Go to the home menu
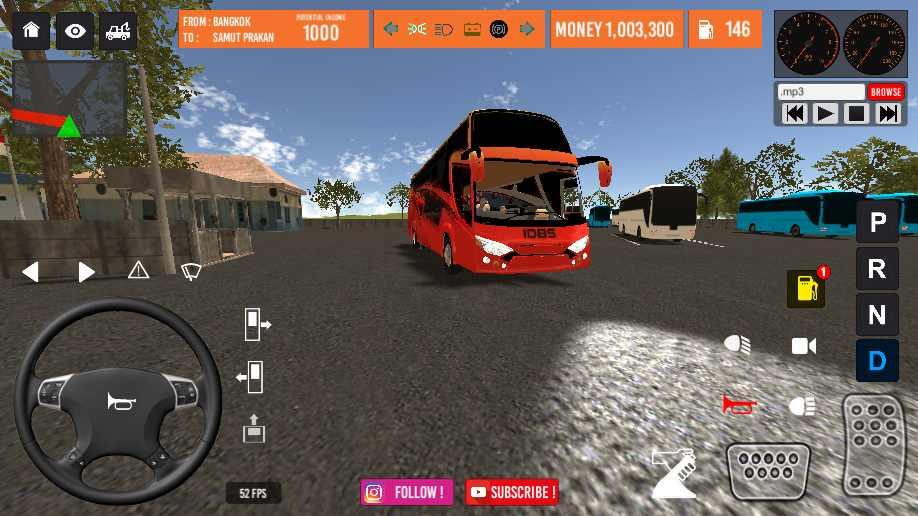Screen dimensions: 918x516 [30, 31]
